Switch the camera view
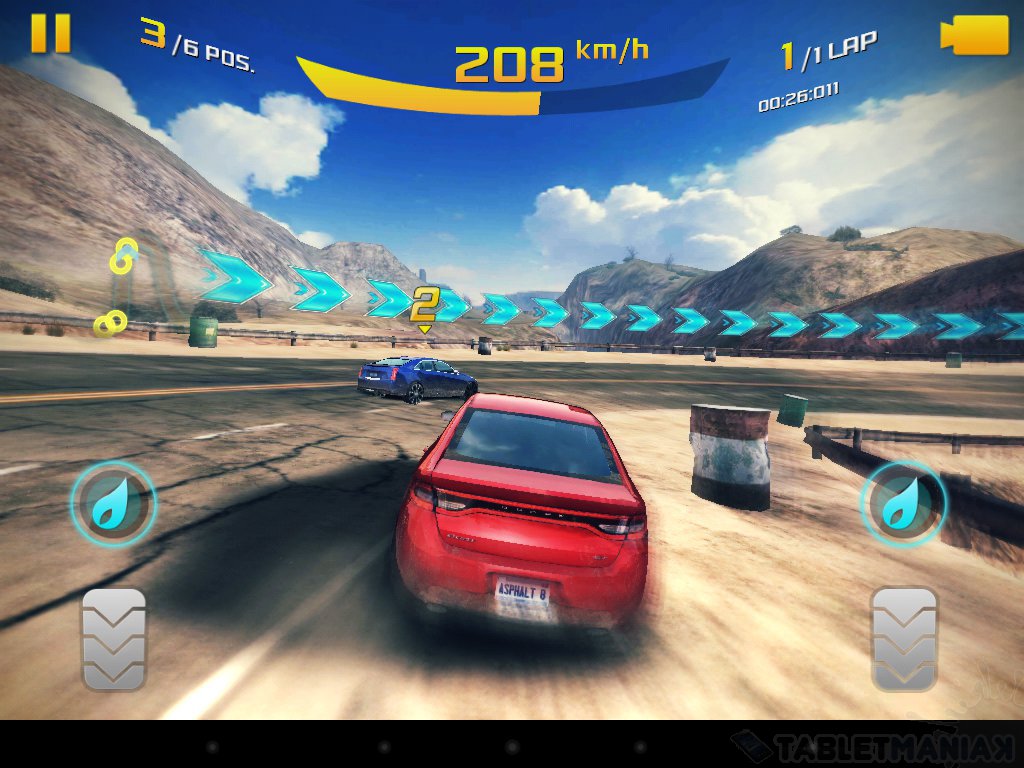 tap(974, 36)
